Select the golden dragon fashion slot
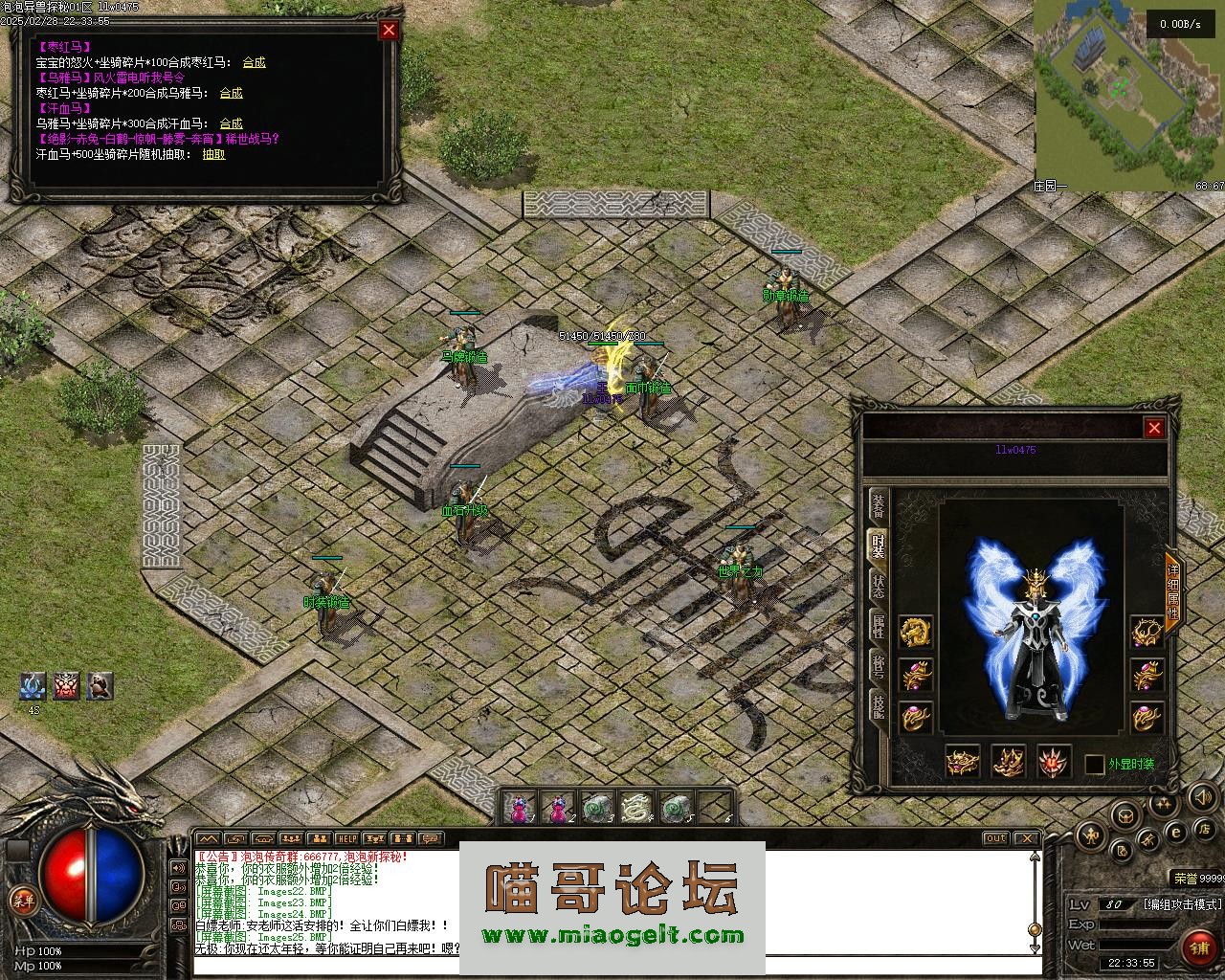The width and height of the screenshot is (1225, 980). tap(916, 632)
